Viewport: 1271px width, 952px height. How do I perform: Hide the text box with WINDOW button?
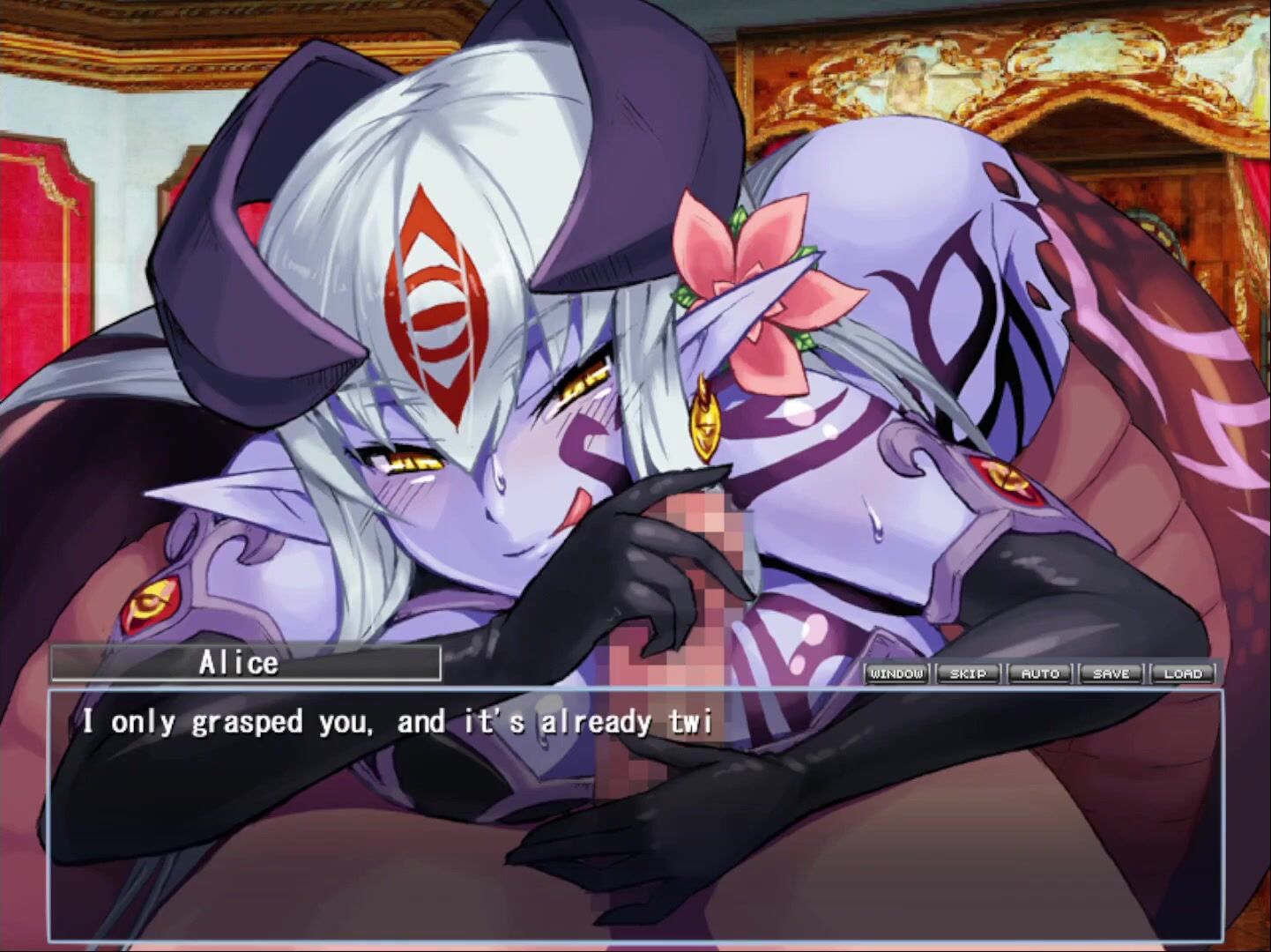coord(896,673)
